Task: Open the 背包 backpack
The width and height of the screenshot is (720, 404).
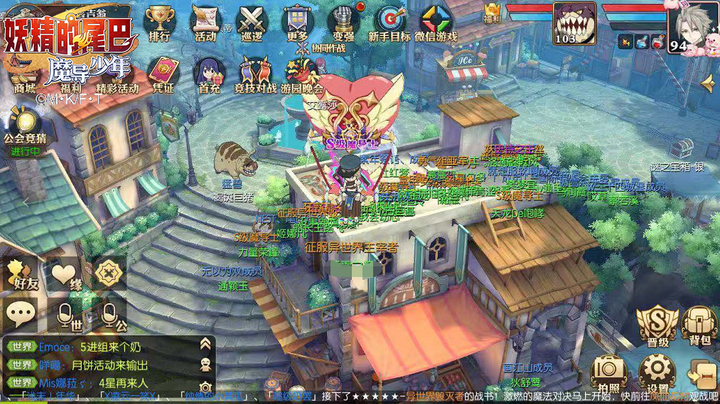Action: point(699,323)
